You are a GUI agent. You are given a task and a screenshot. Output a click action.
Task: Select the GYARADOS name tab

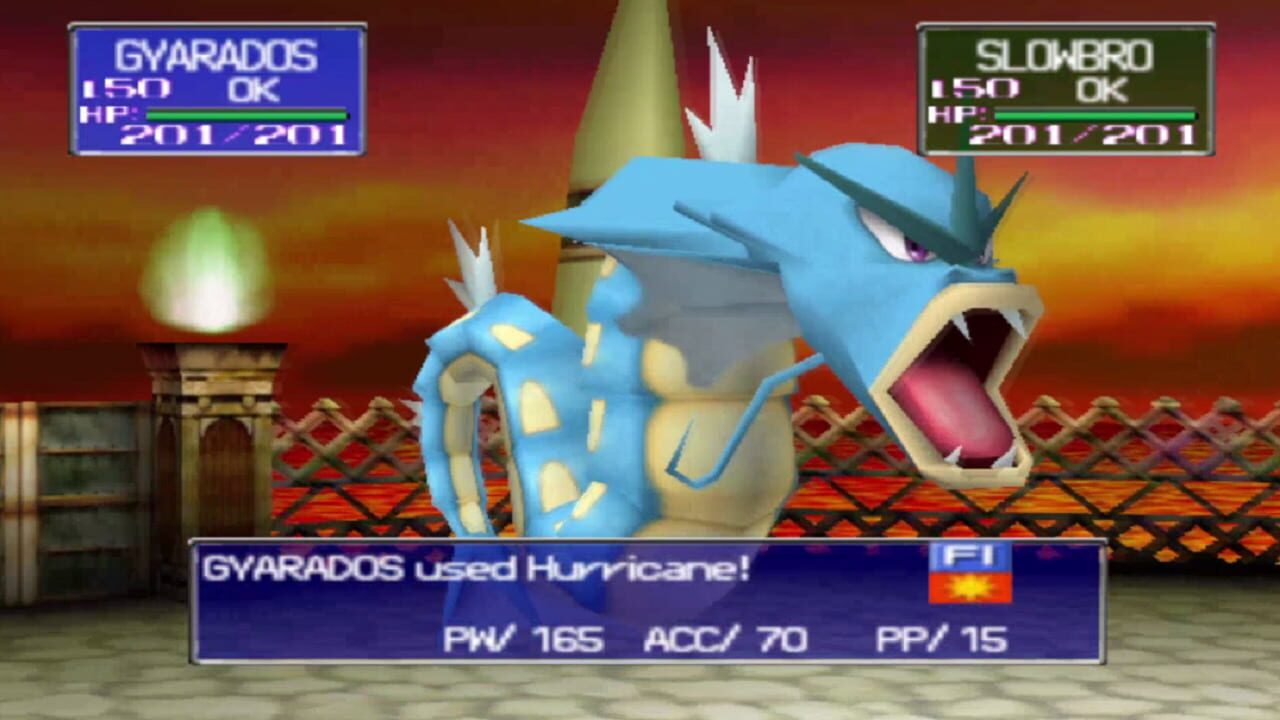coord(215,55)
